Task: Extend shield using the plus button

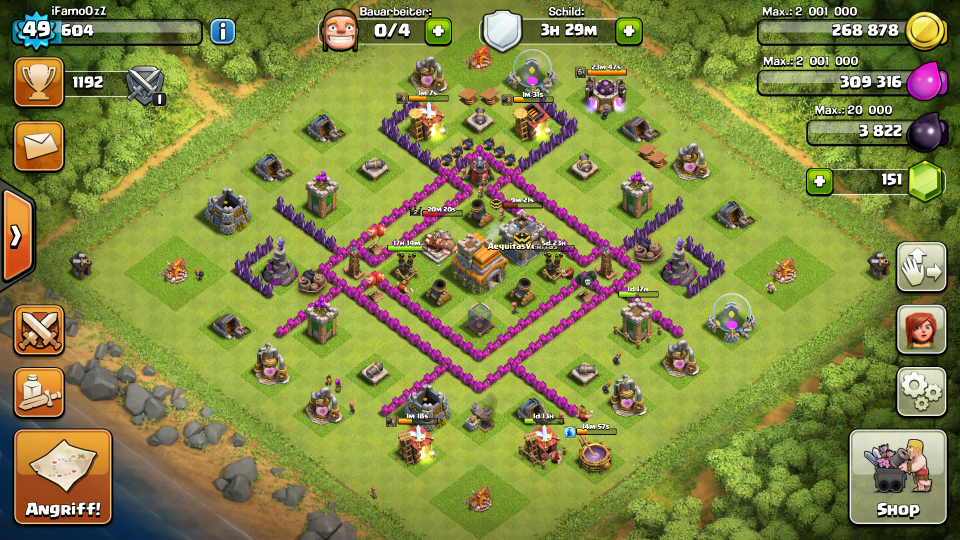Action: tap(628, 31)
